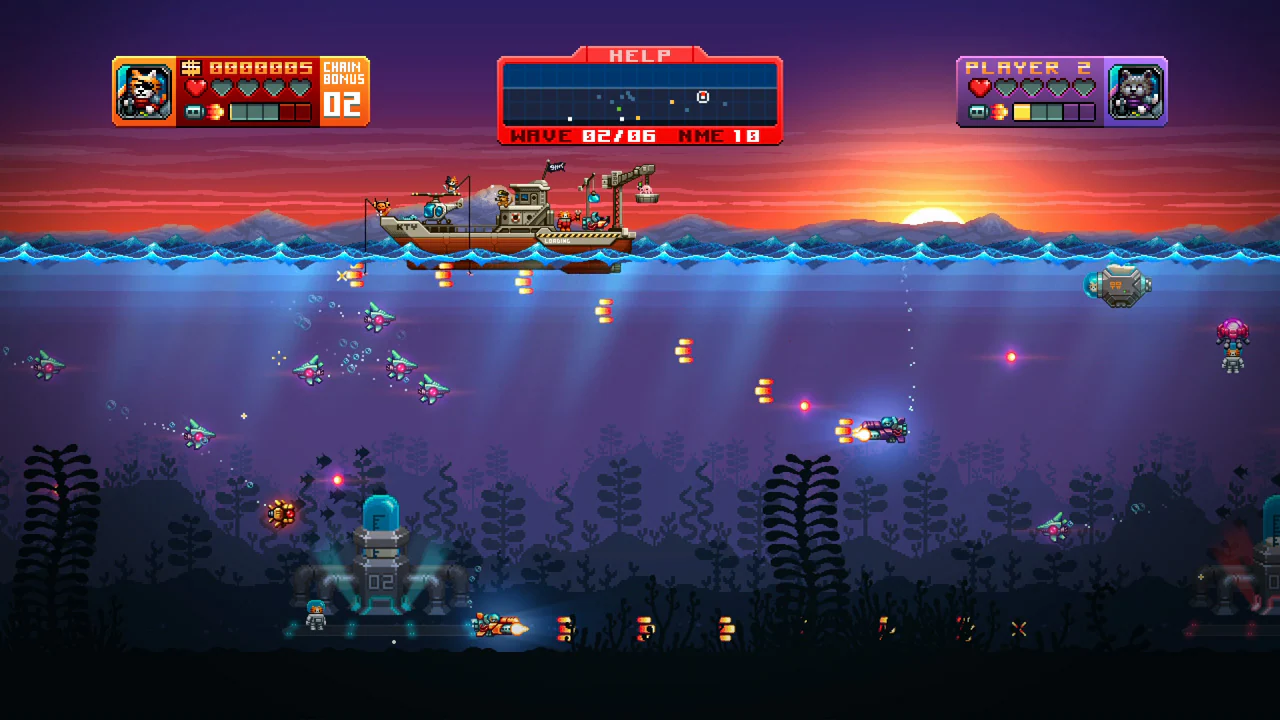Click the PLAYER 2 title label

[x=1029, y=68]
